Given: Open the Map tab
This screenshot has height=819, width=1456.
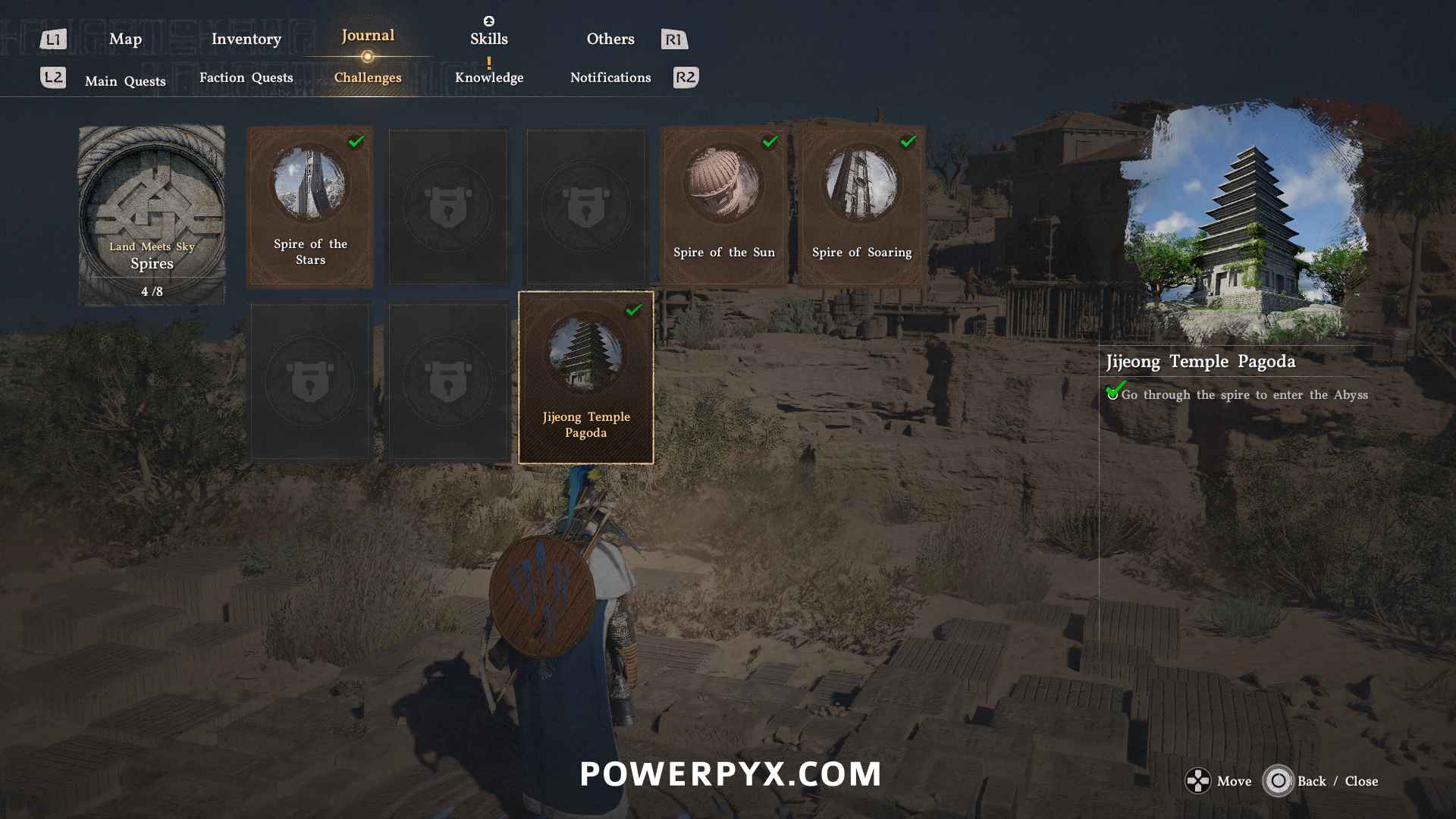Looking at the screenshot, I should pyautogui.click(x=125, y=39).
